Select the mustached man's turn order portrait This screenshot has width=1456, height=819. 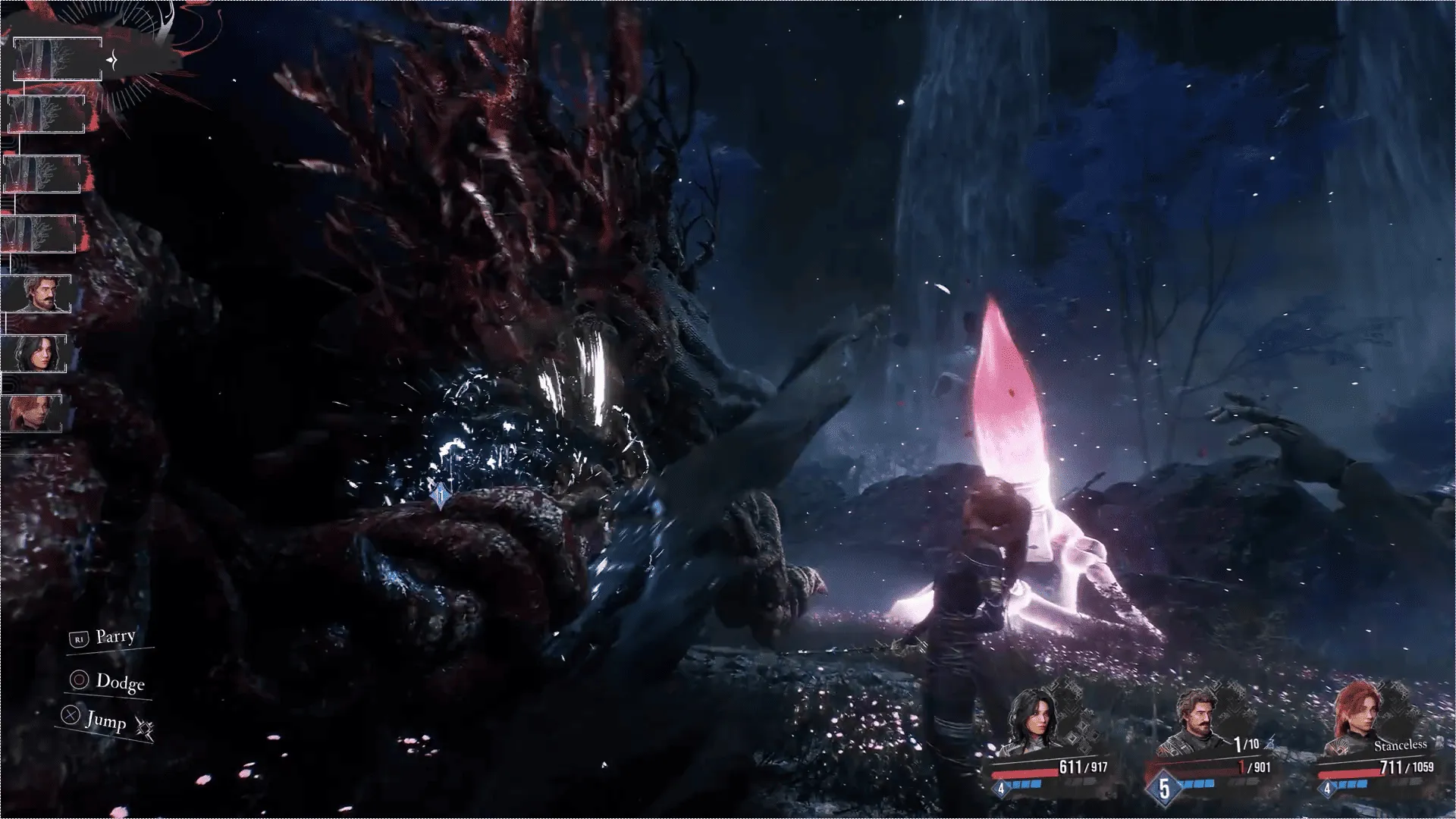pos(37,293)
